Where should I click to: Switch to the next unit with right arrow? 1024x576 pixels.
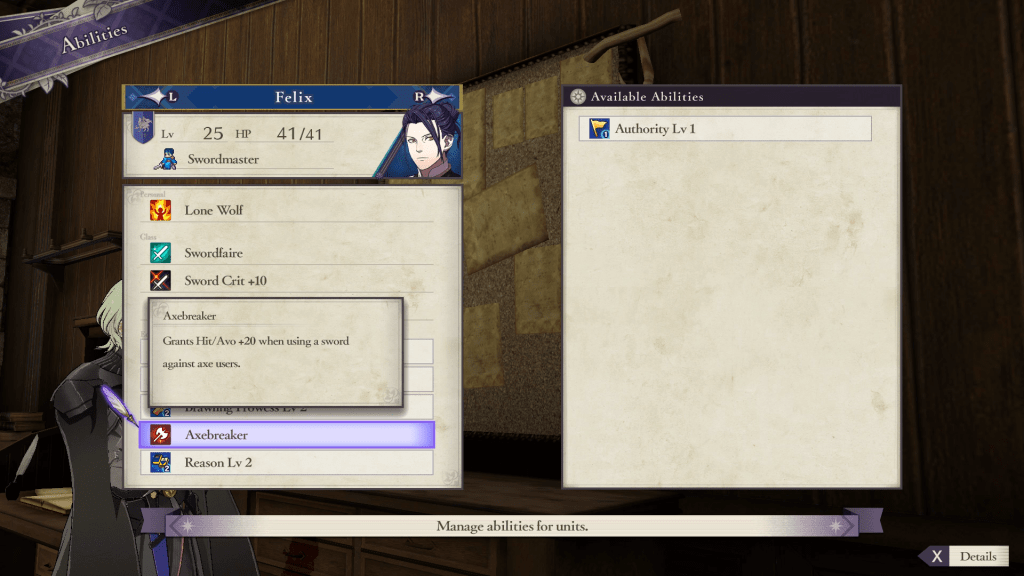pos(430,97)
